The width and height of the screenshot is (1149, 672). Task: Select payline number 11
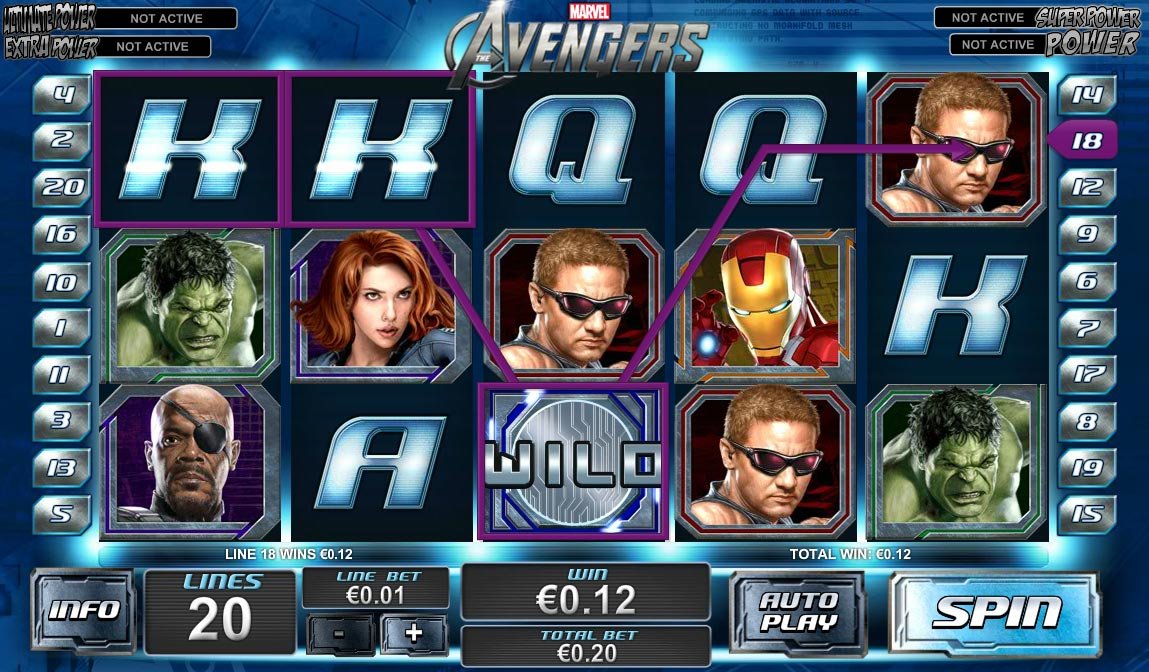(x=62, y=374)
